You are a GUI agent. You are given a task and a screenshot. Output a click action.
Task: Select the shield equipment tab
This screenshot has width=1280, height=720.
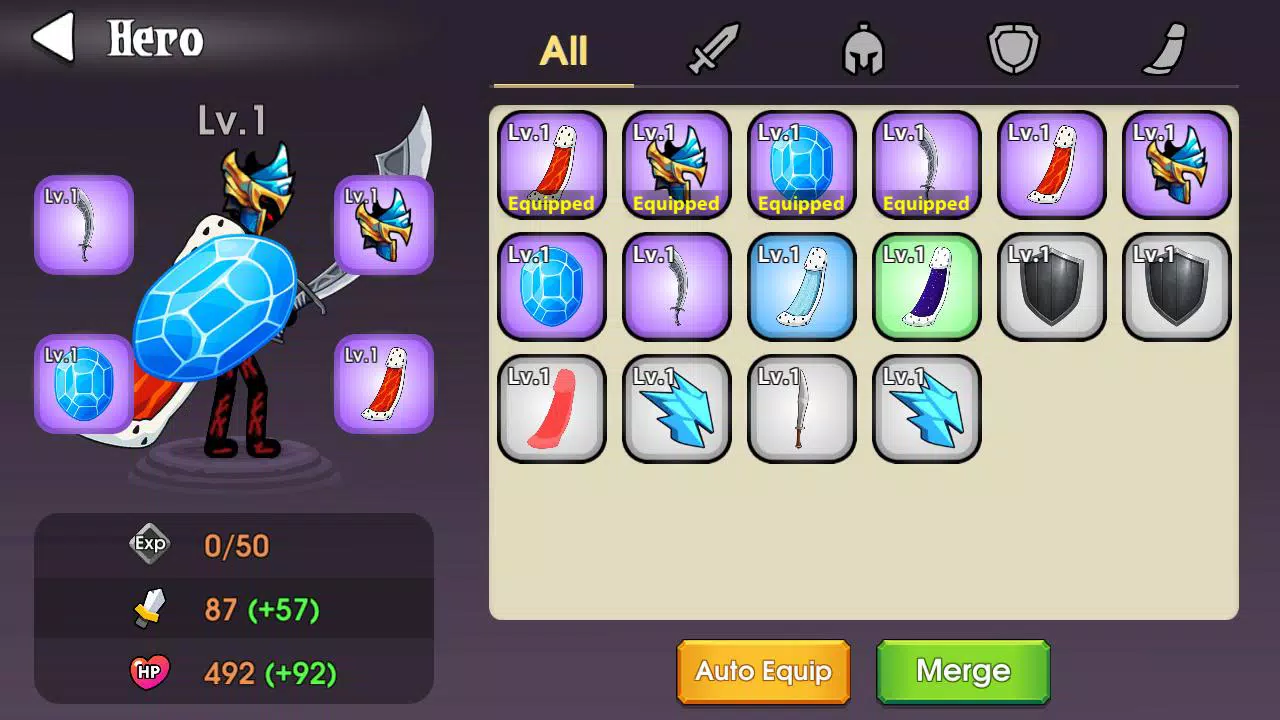tap(1013, 50)
